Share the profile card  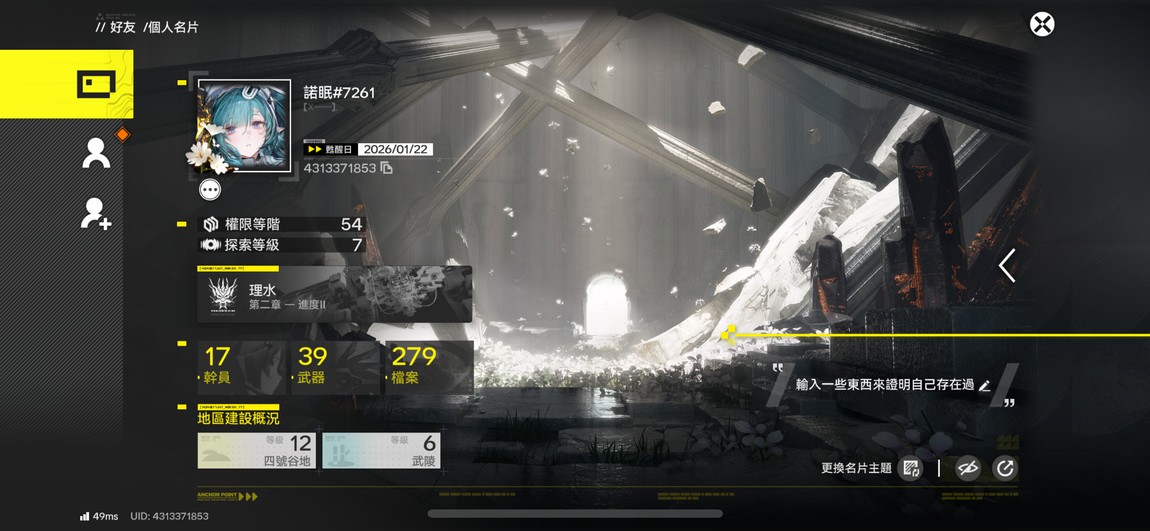point(1004,468)
